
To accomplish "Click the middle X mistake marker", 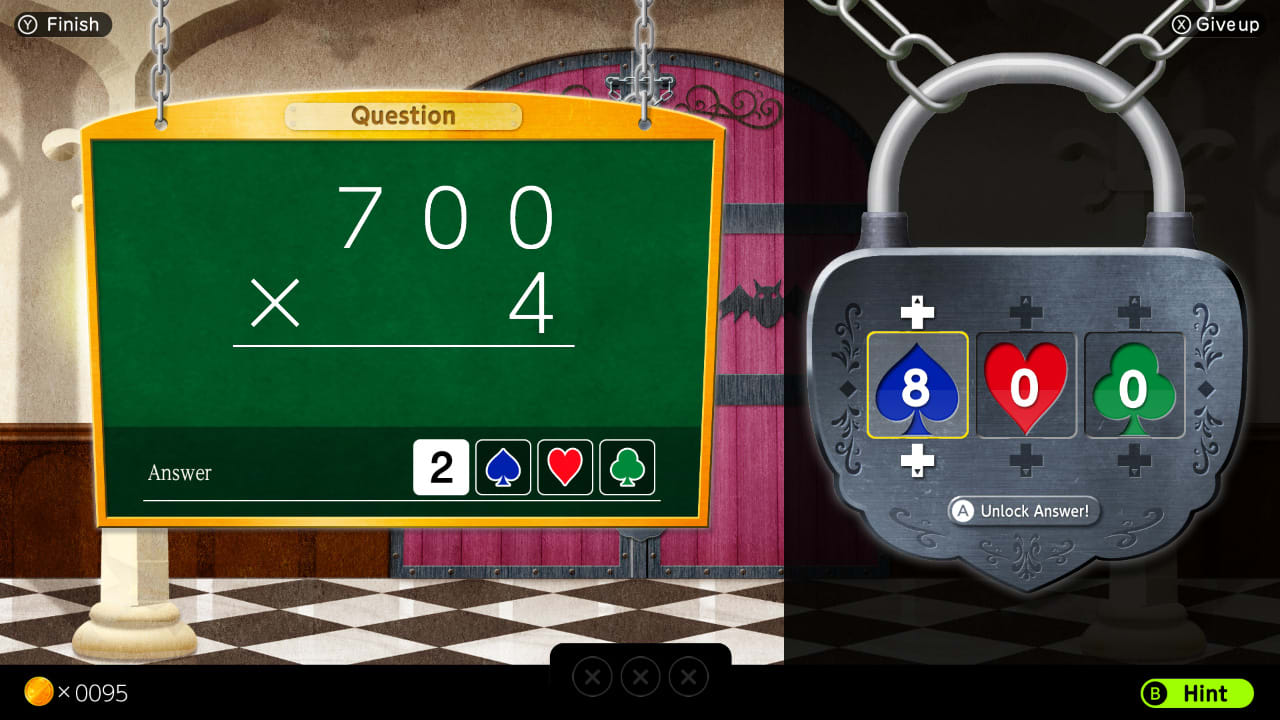I will [640, 676].
